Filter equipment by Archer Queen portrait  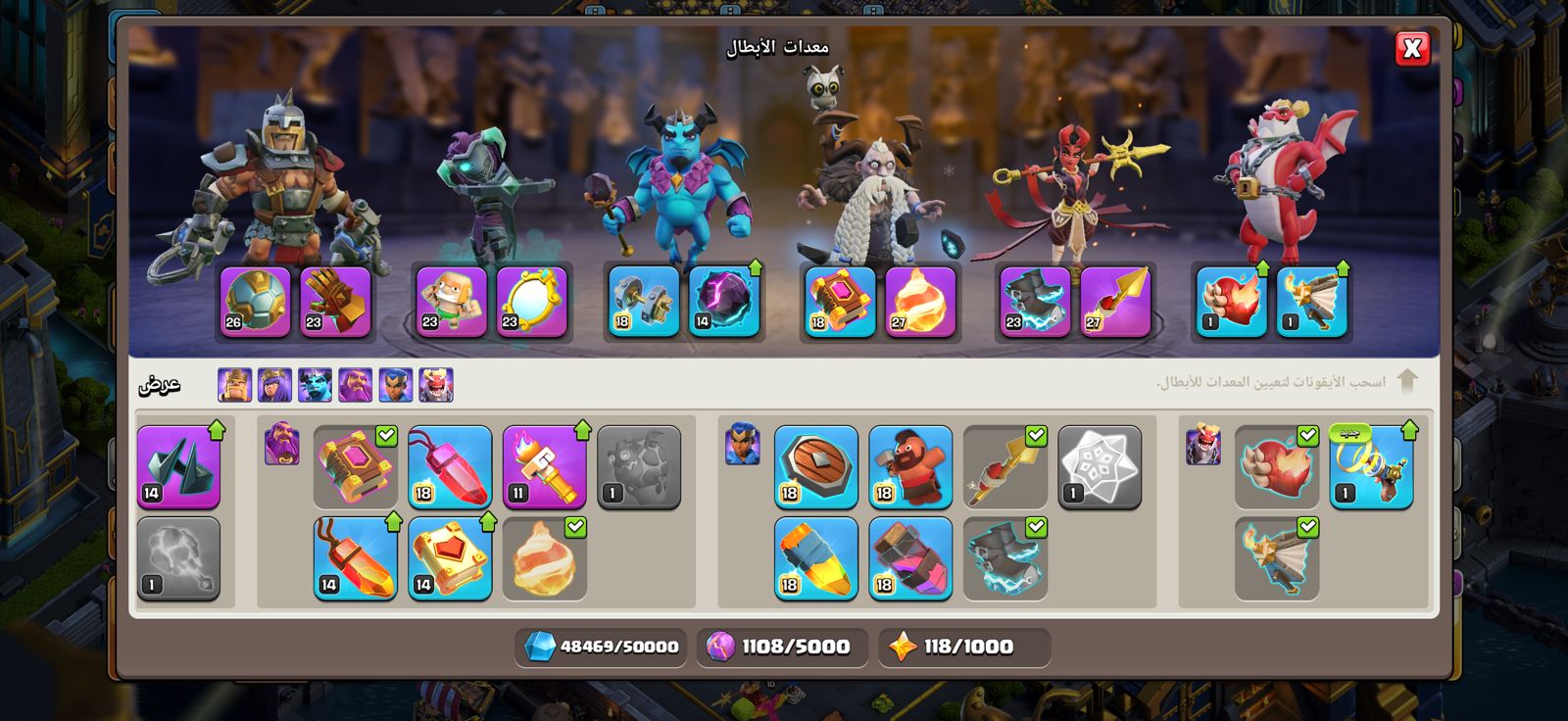pyautogui.click(x=275, y=385)
